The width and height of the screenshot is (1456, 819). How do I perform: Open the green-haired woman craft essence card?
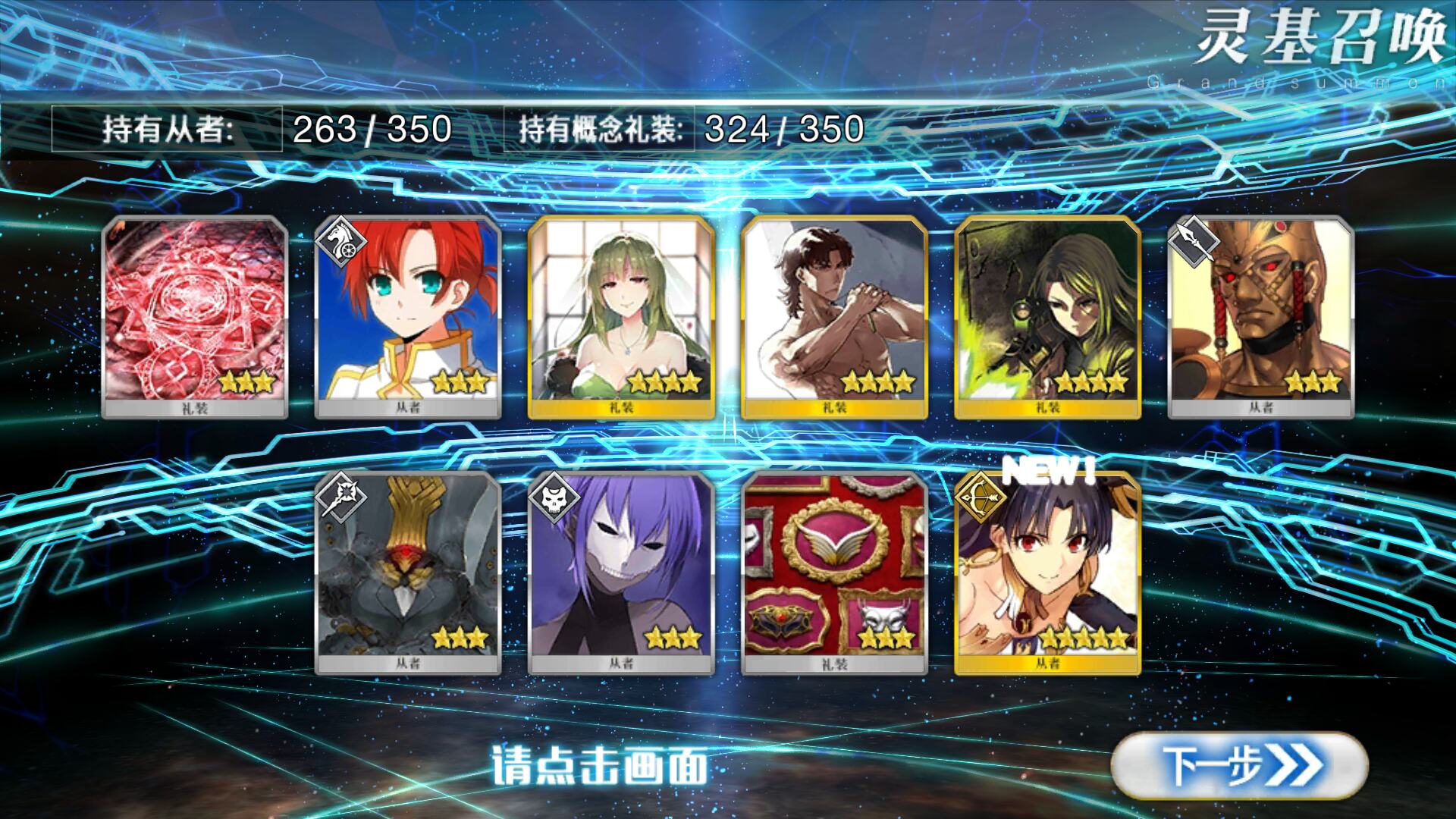point(621,316)
